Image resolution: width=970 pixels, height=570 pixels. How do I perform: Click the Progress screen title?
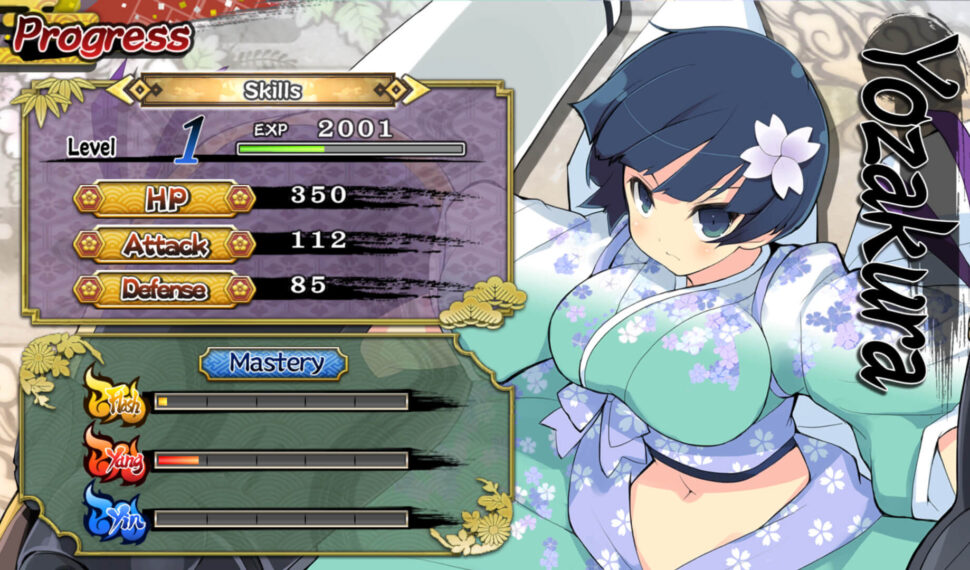click(x=102, y=37)
